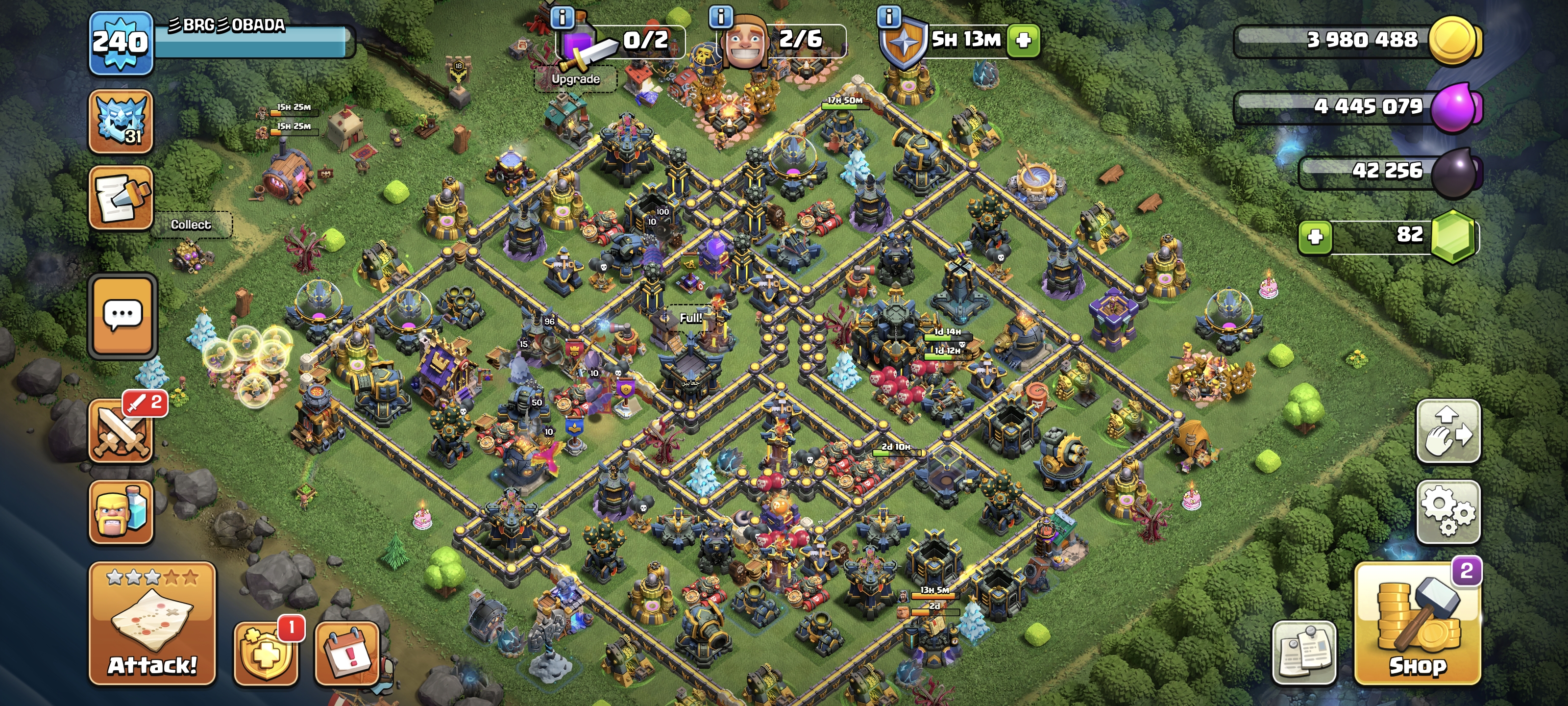This screenshot has width=1568, height=706.
Task: Extend shield using green plus button
Action: [1024, 40]
